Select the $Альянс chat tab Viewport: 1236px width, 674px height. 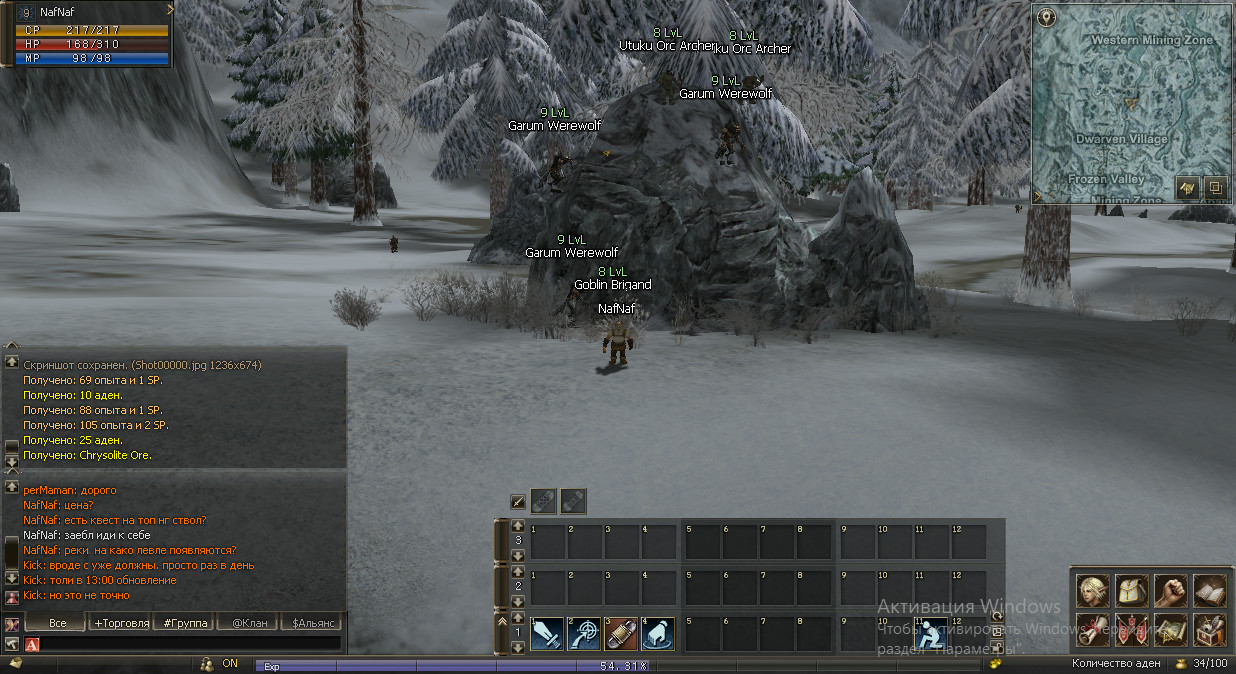click(x=311, y=623)
